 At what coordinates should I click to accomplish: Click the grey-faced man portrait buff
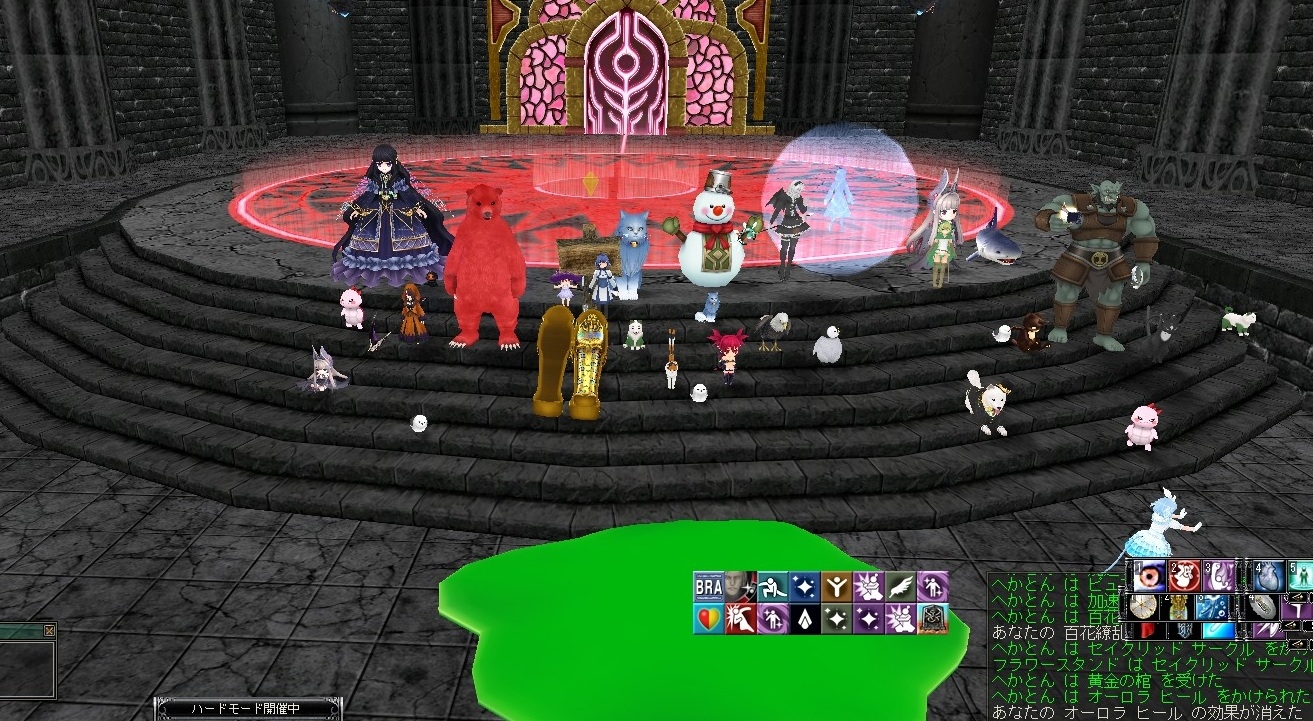739,587
